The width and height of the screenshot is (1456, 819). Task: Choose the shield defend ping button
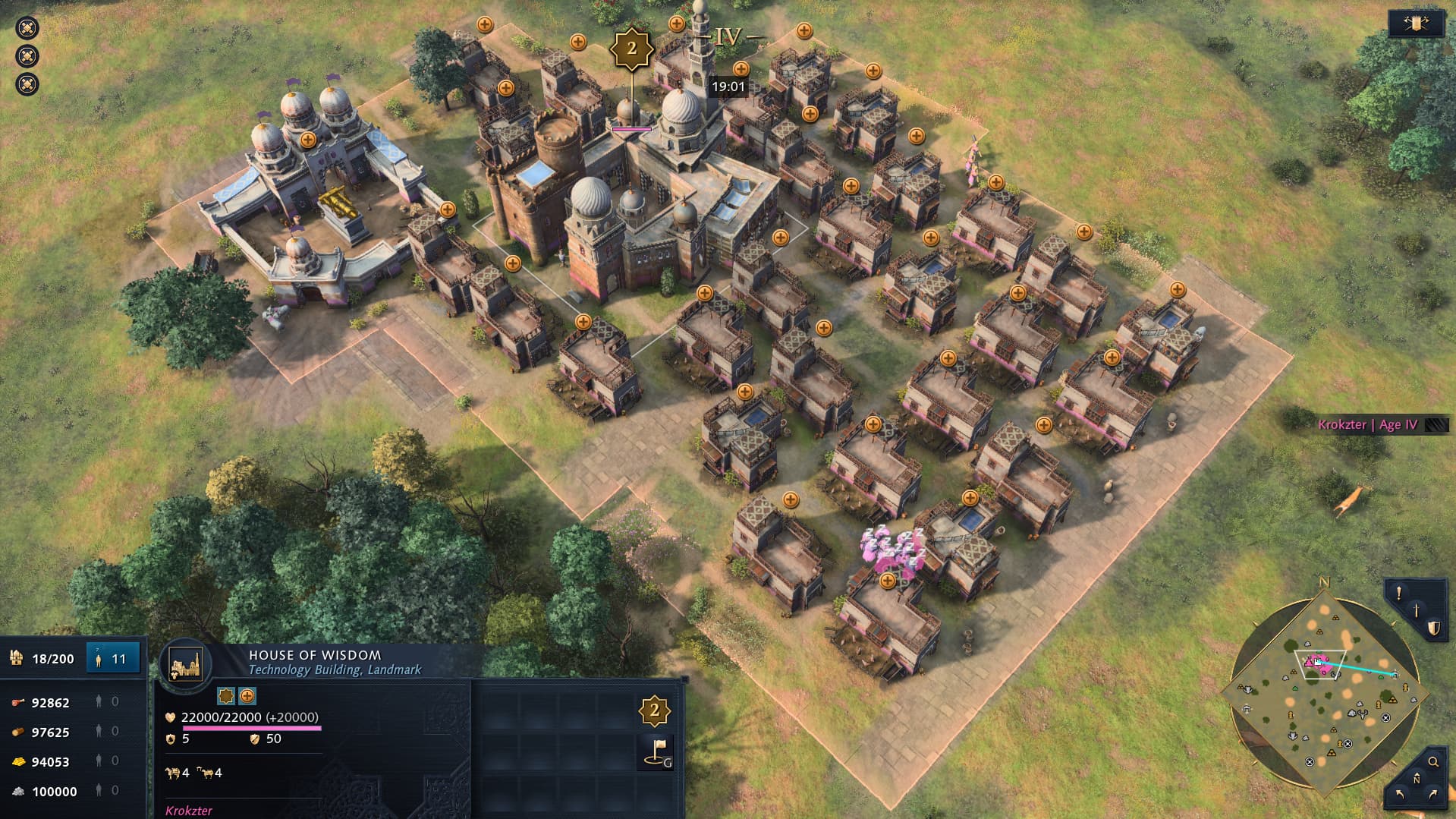(x=1433, y=628)
